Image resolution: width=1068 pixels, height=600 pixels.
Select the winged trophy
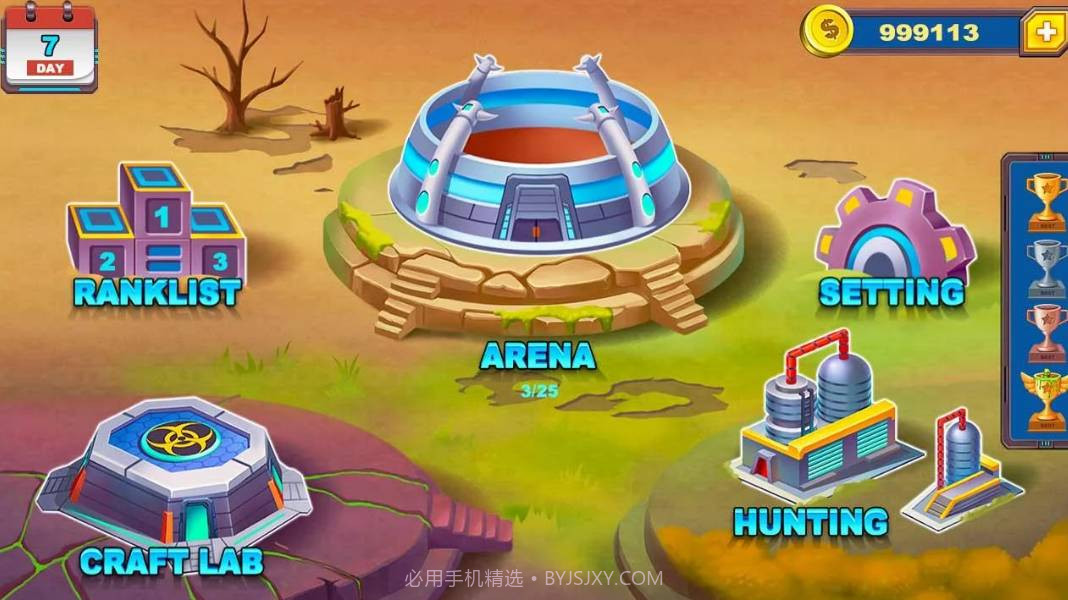(1046, 396)
